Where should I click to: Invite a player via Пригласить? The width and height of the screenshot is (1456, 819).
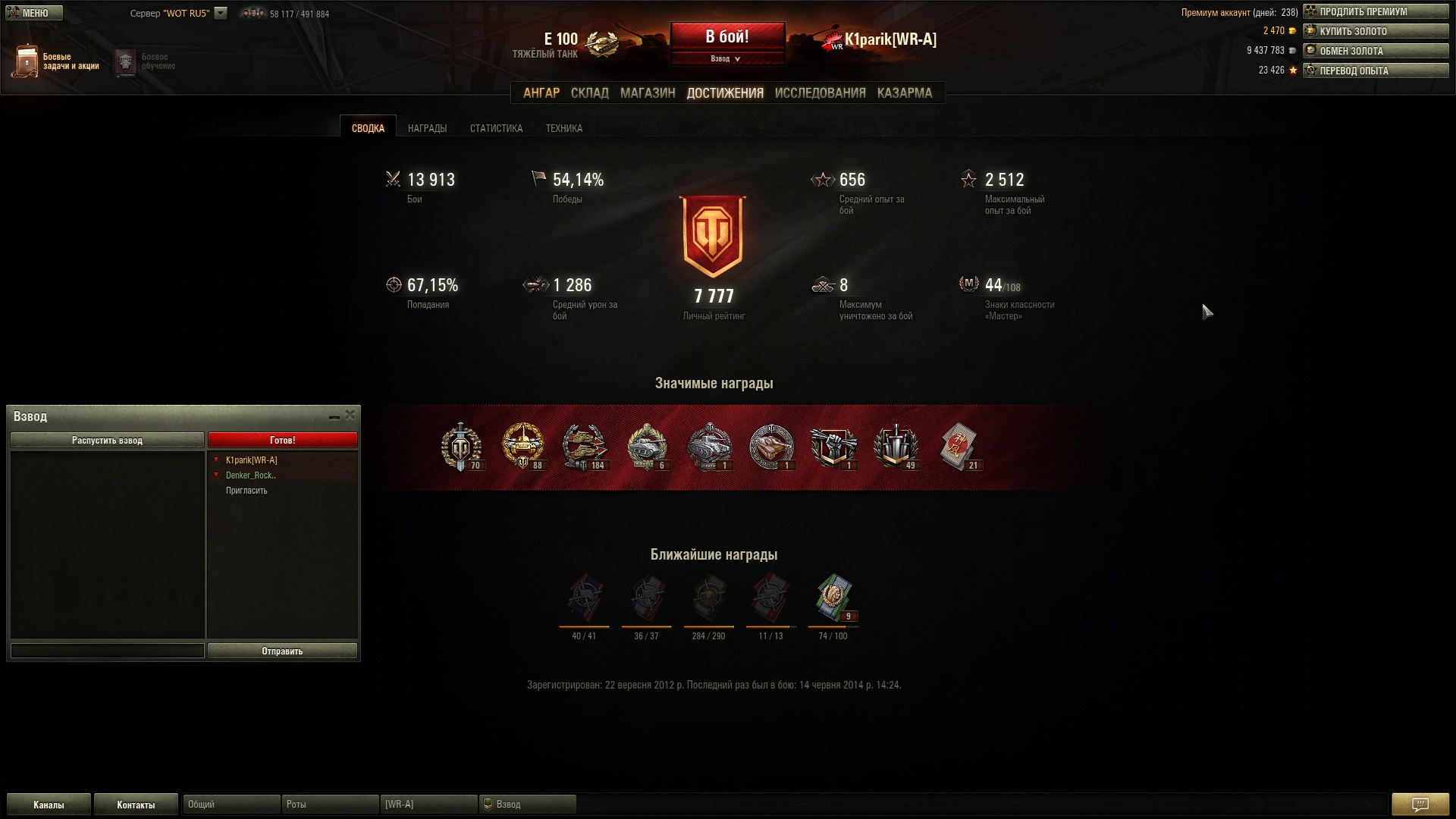tap(246, 491)
